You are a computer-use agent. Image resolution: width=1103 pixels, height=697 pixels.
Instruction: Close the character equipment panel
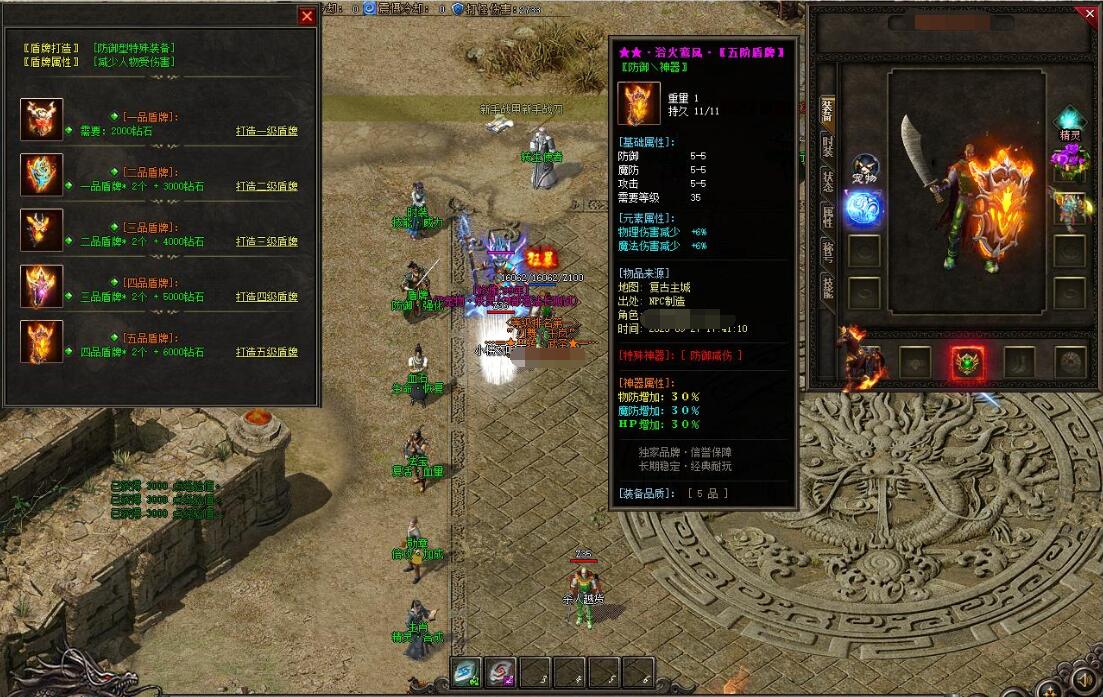tap(1090, 14)
